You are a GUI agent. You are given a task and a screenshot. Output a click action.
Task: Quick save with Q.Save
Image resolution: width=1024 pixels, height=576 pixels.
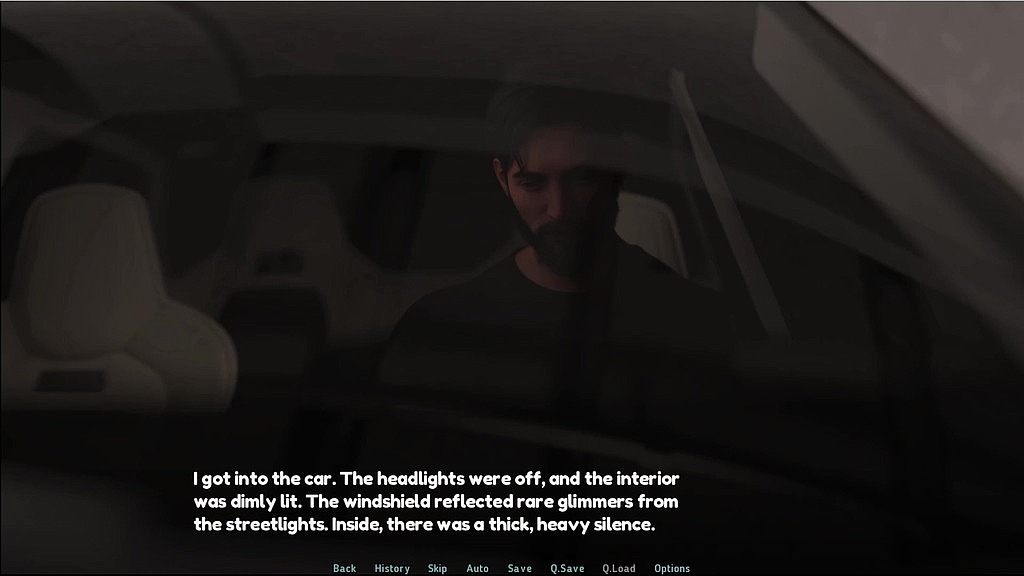point(567,568)
